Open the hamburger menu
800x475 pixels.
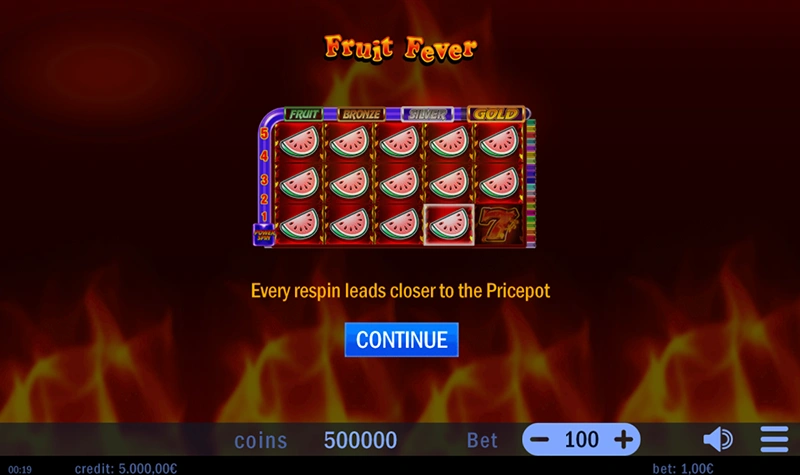point(774,440)
